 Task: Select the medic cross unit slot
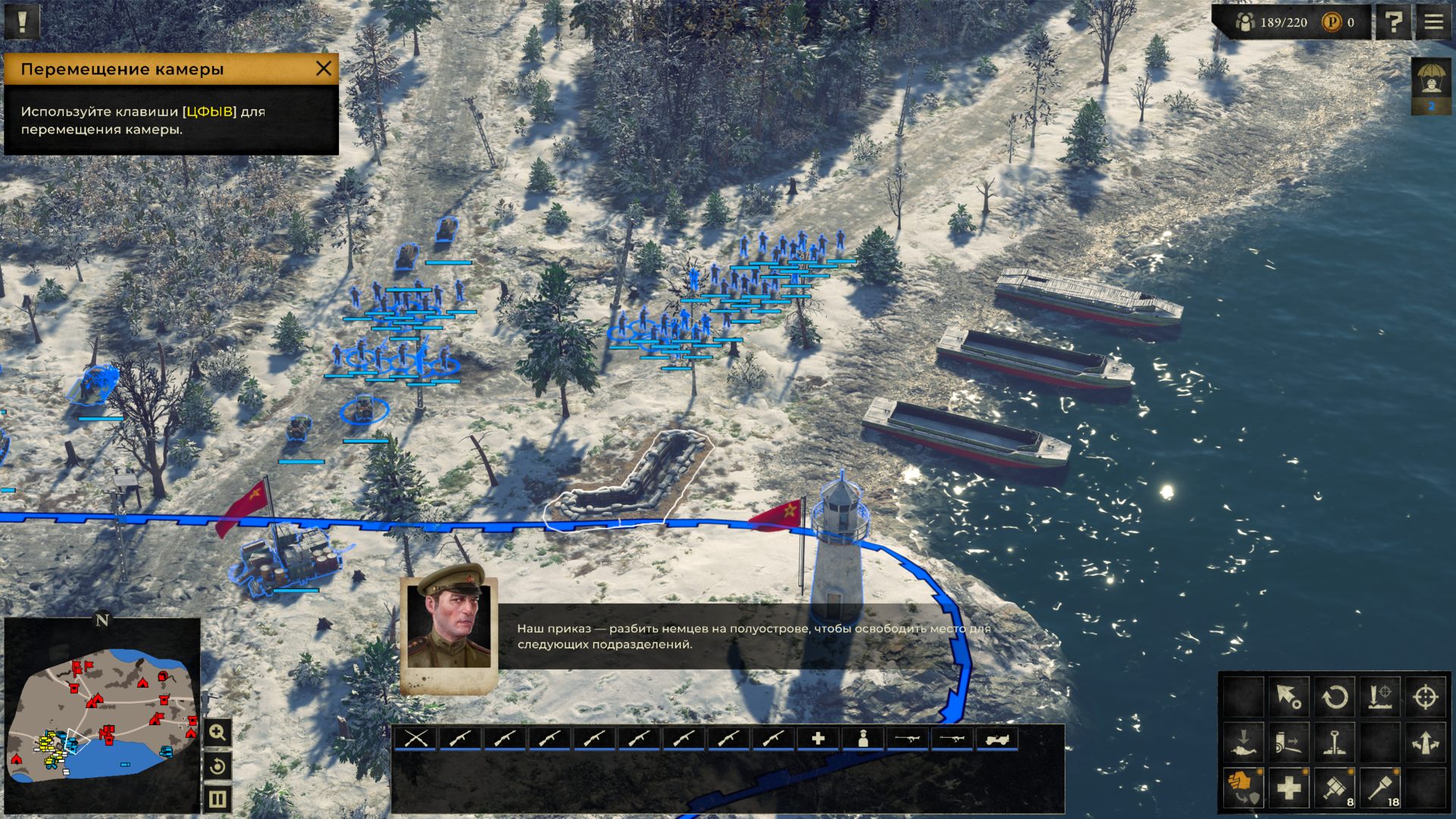click(817, 738)
